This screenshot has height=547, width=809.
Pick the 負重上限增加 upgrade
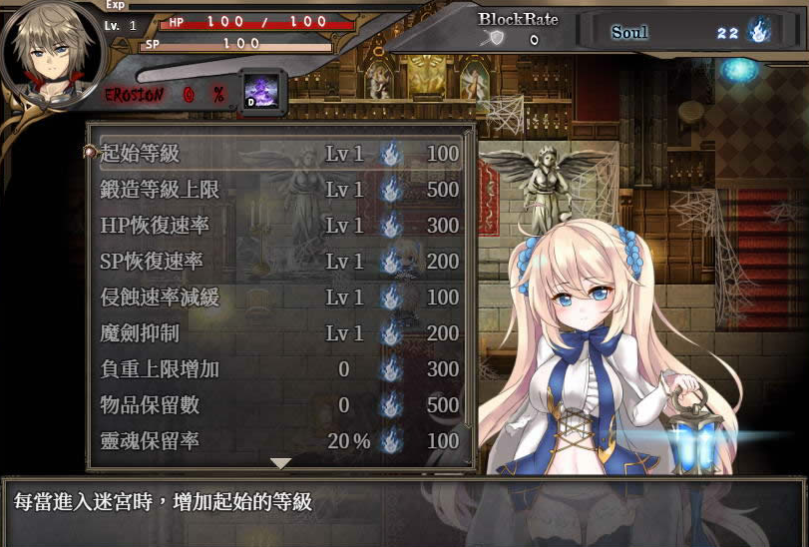point(280,370)
